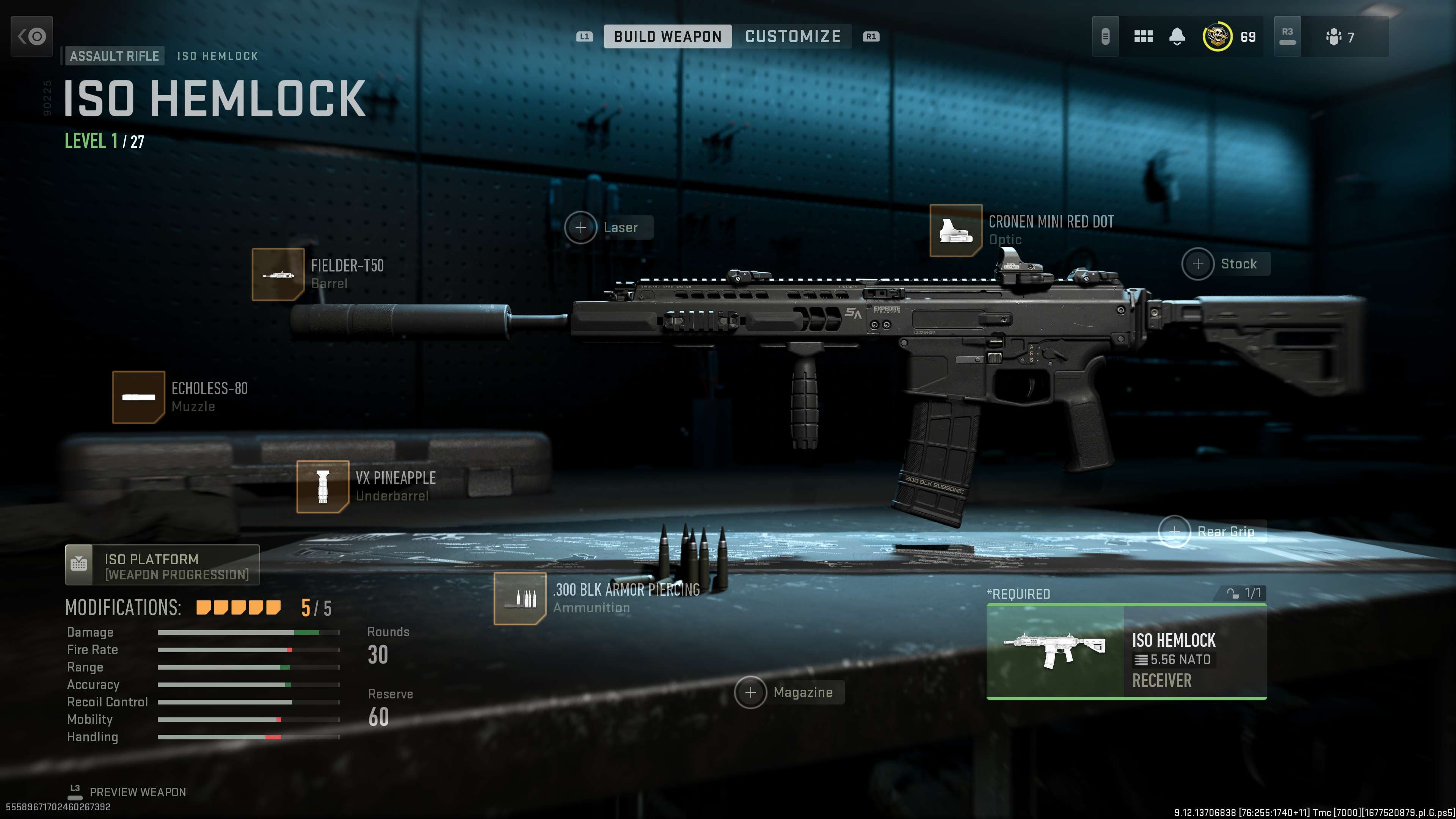The width and height of the screenshot is (1456, 819).
Task: Expand the Magazine attachment slot
Action: 751,692
